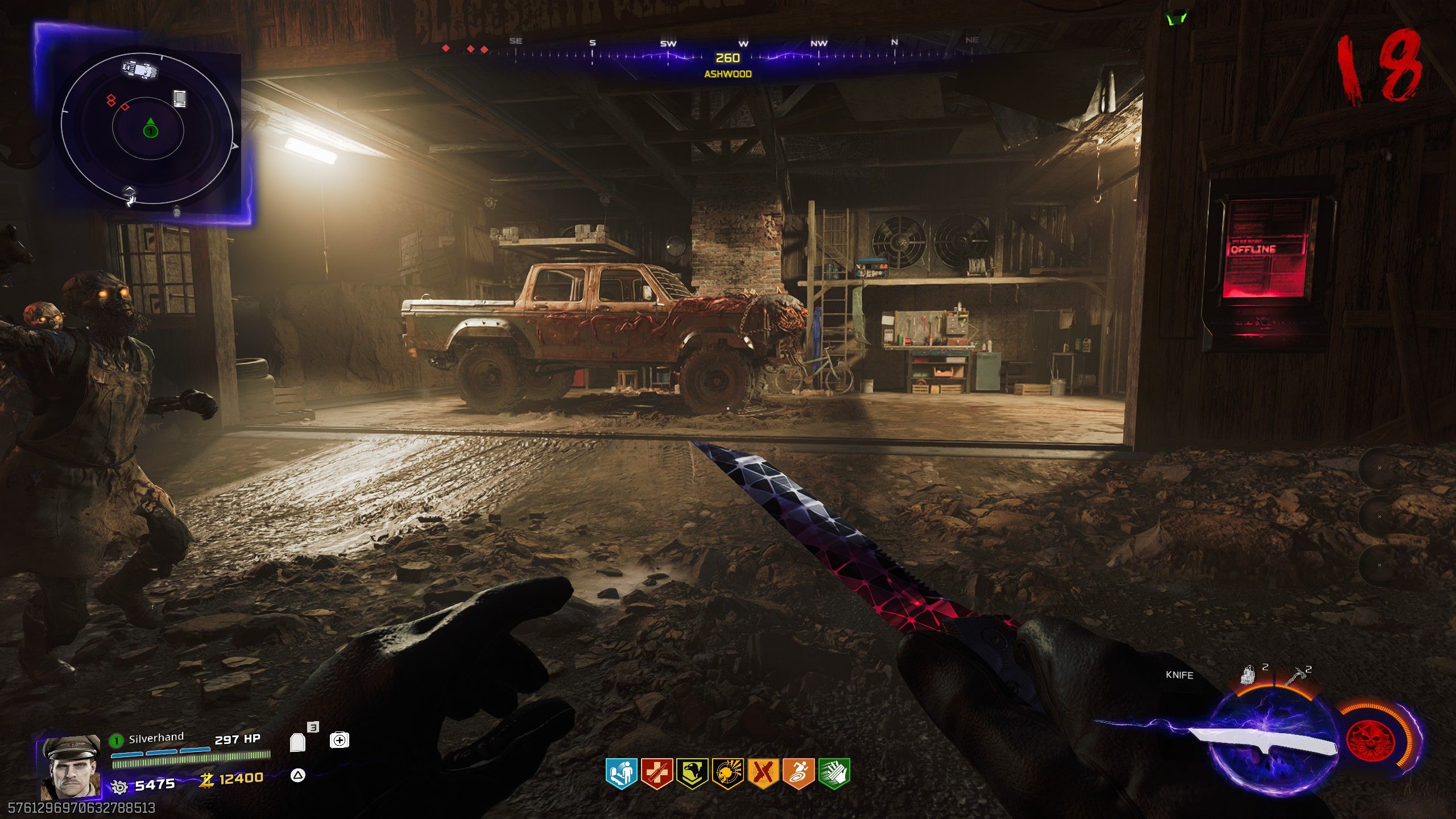Select the computer terminal marker on minimap
This screenshot has height=819, width=1456.
click(x=180, y=98)
